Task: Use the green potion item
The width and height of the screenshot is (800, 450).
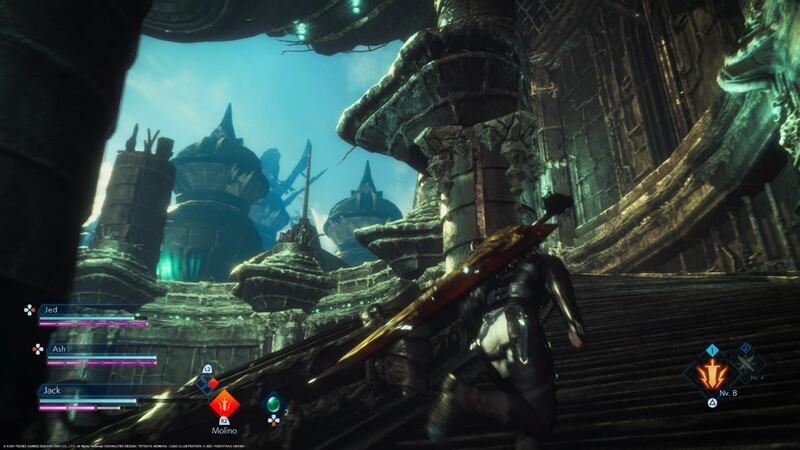Action: [272, 404]
